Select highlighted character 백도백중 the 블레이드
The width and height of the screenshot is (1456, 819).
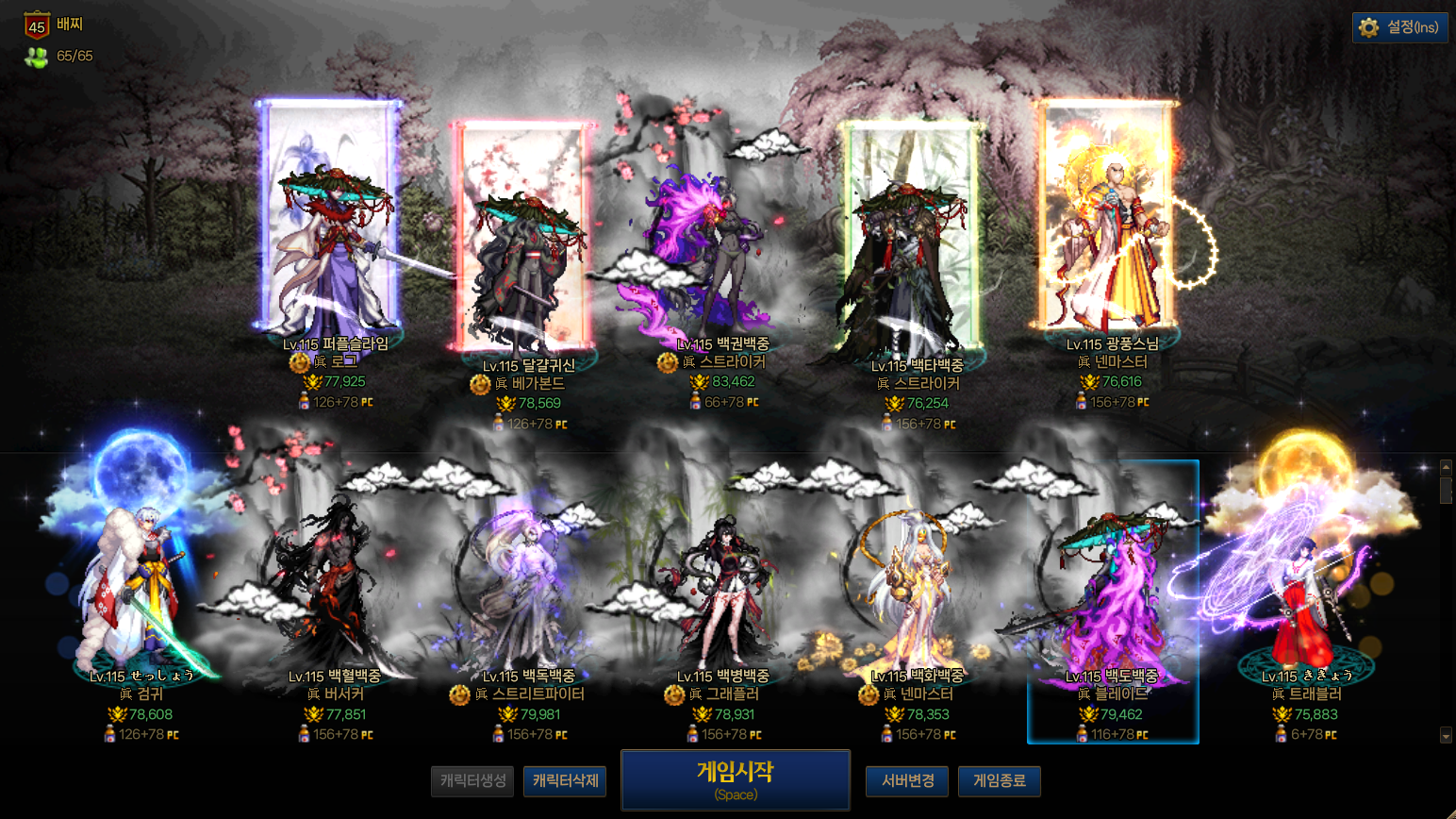[x=1113, y=594]
